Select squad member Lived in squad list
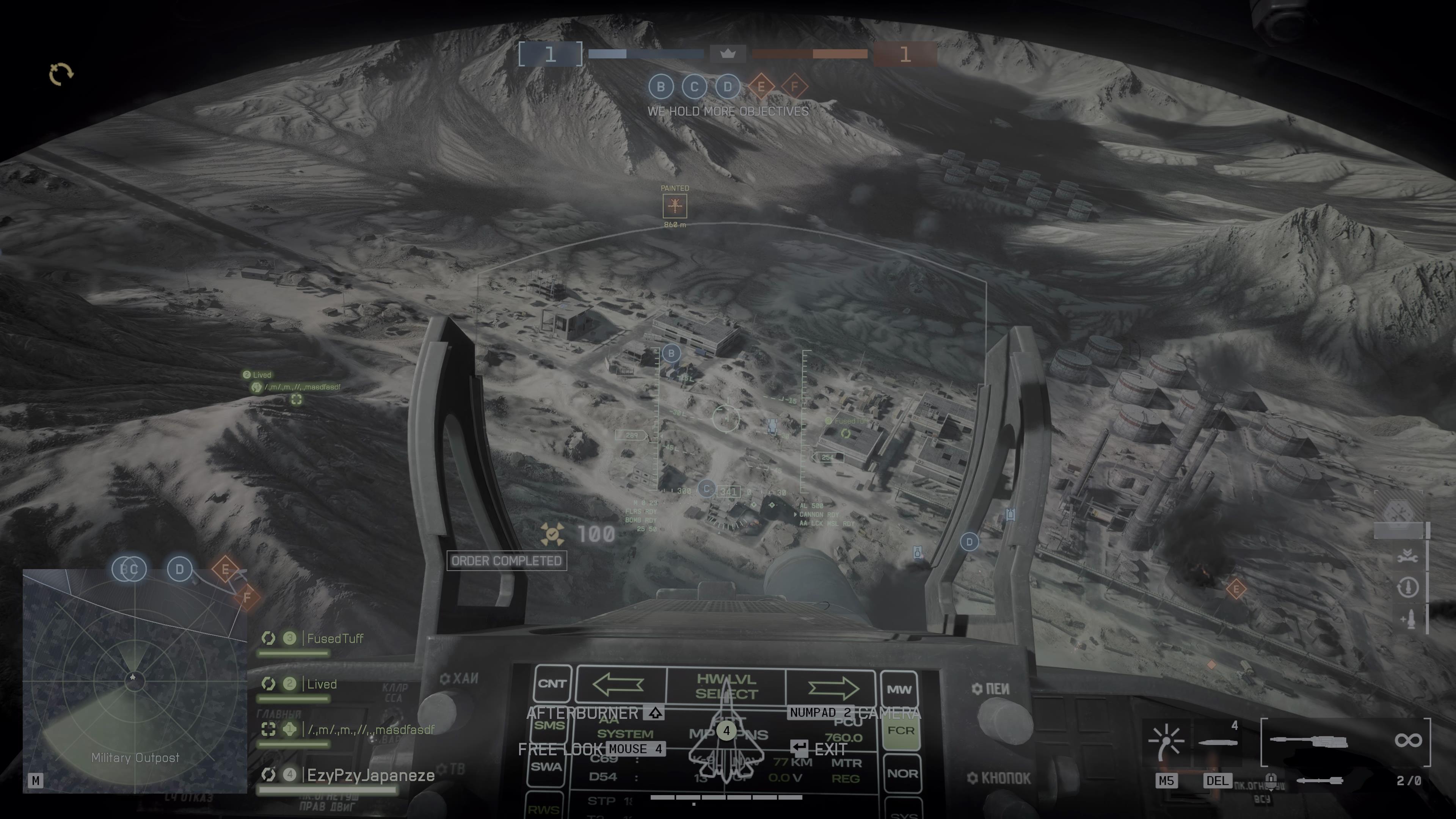 [321, 684]
